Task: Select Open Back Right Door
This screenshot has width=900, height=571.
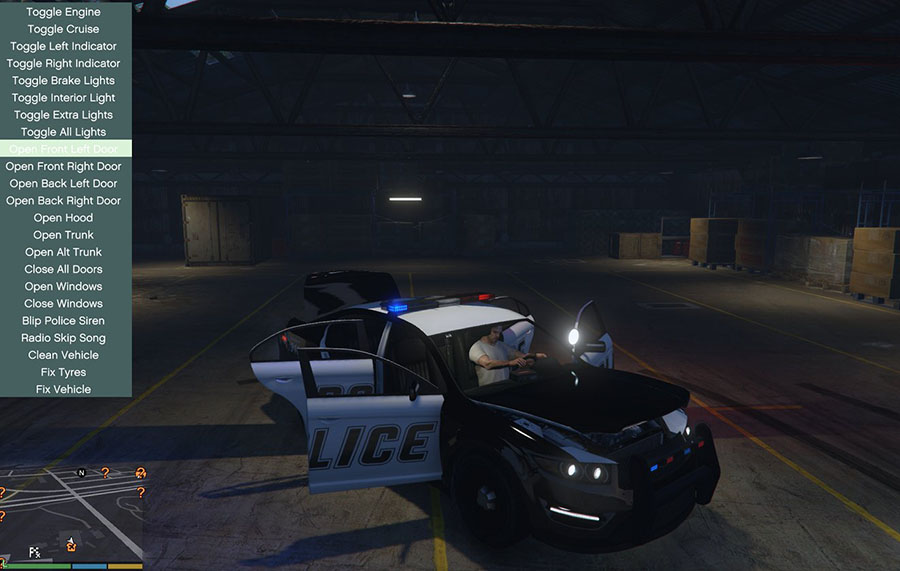Action: click(64, 200)
